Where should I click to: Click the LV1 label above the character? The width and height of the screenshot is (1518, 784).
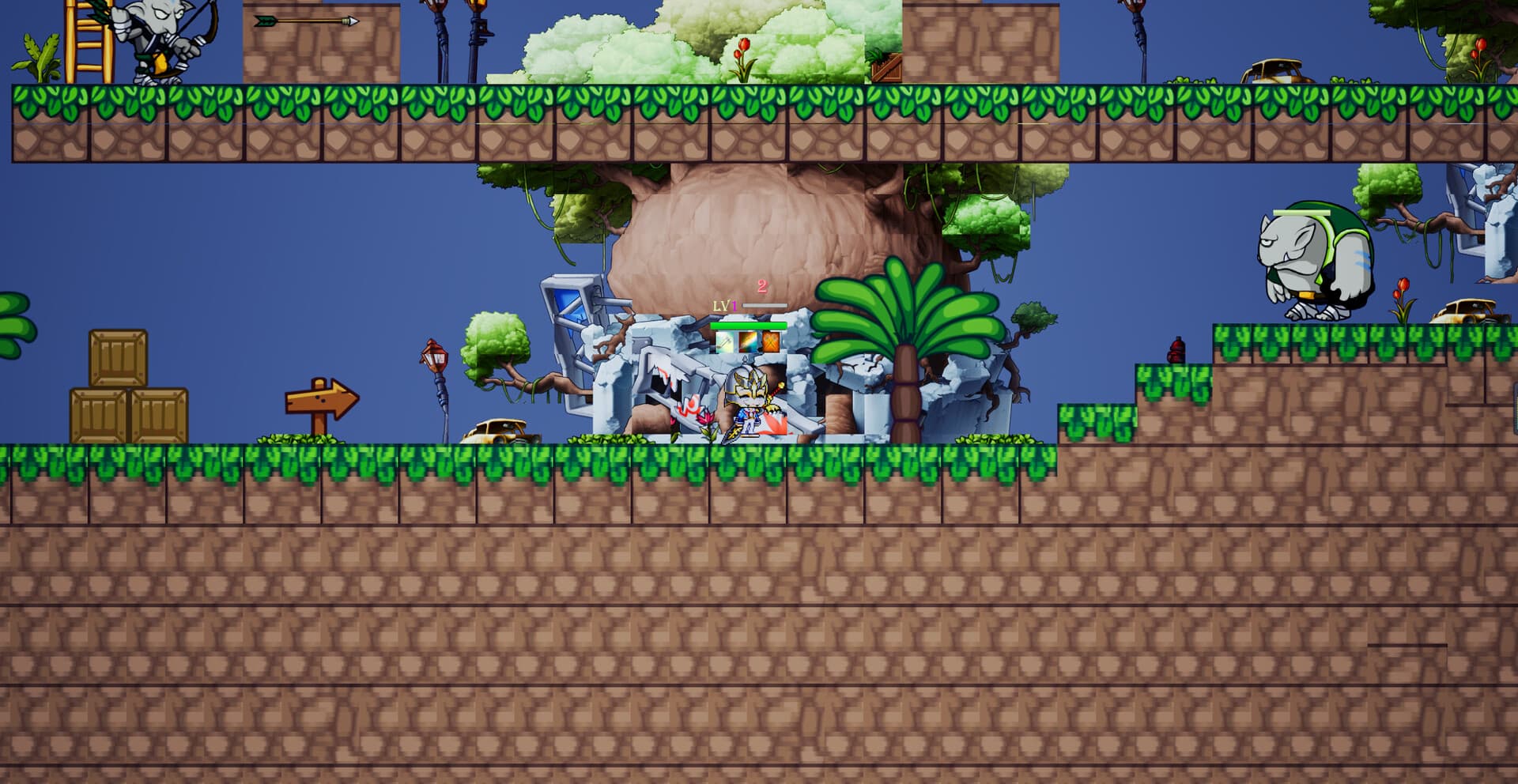pos(723,307)
